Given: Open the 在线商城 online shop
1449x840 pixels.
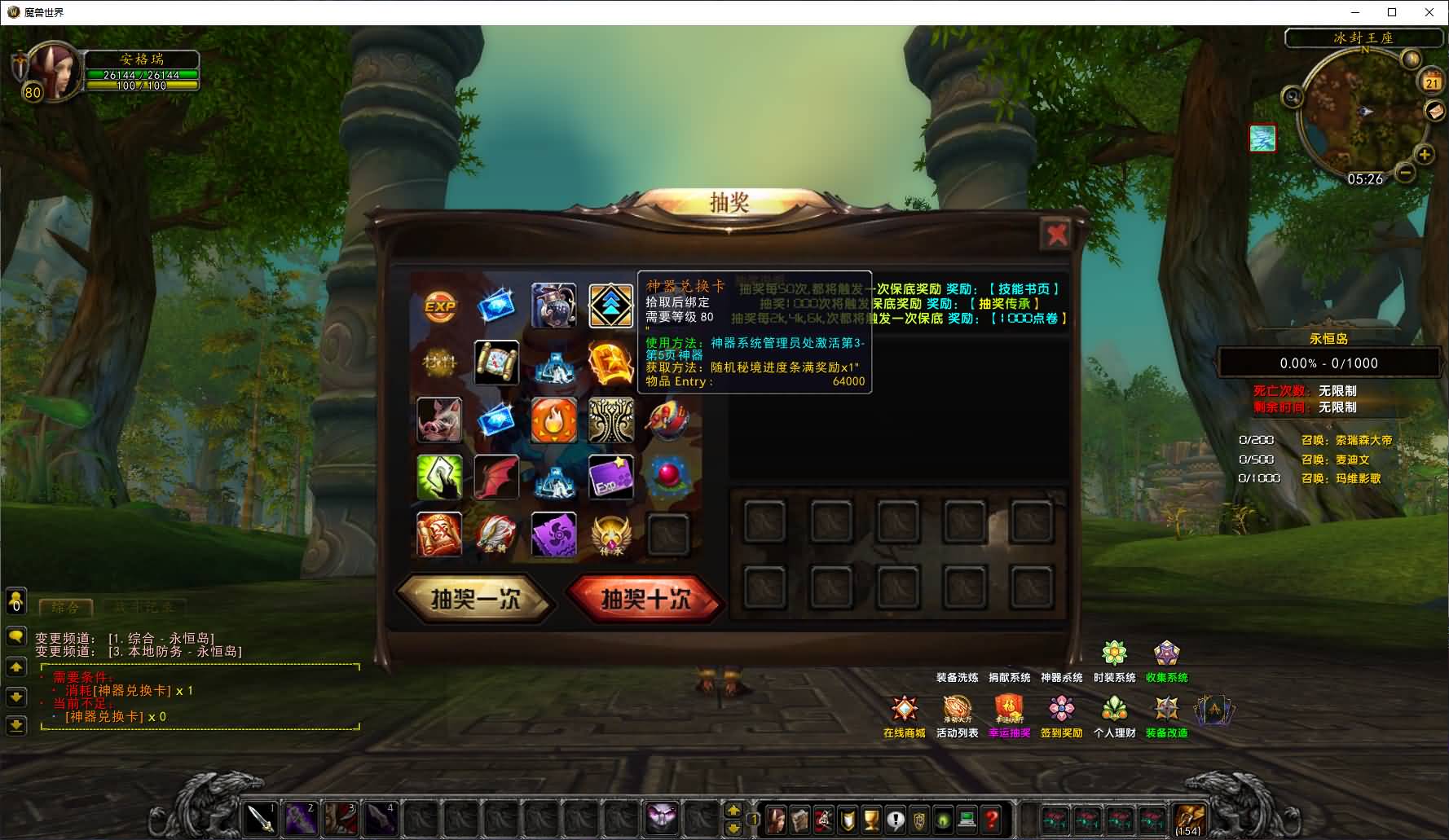Looking at the screenshot, I should (904, 710).
